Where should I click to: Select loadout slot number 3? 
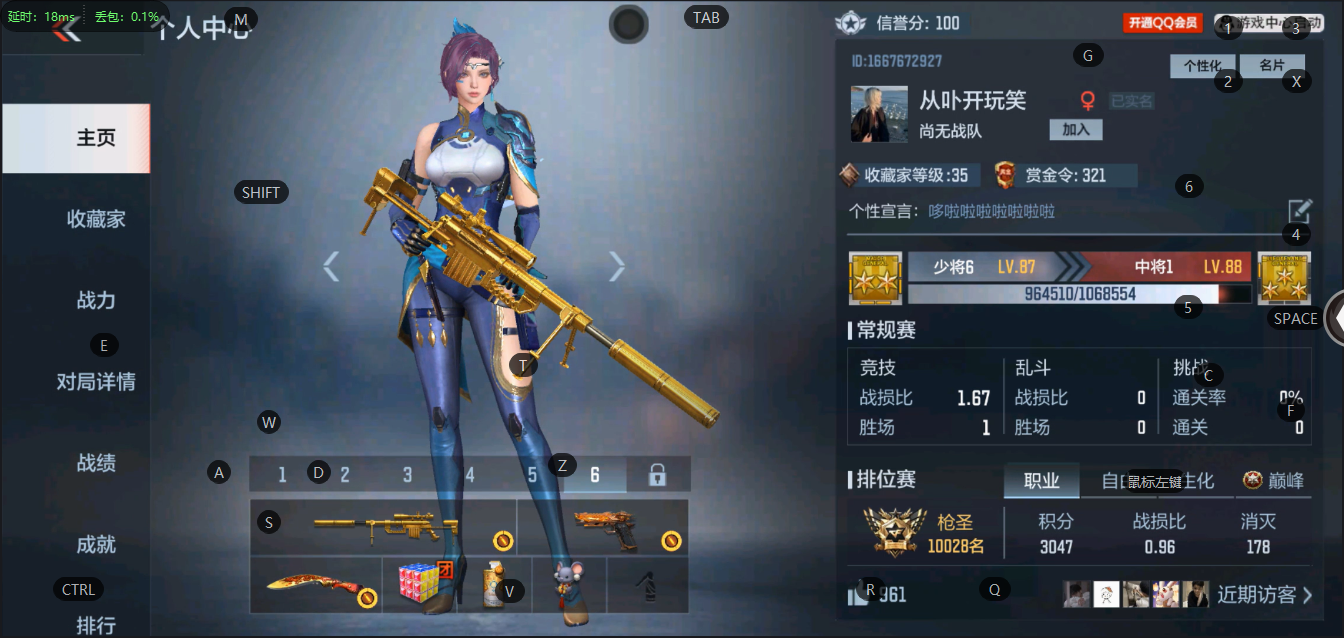(x=407, y=475)
